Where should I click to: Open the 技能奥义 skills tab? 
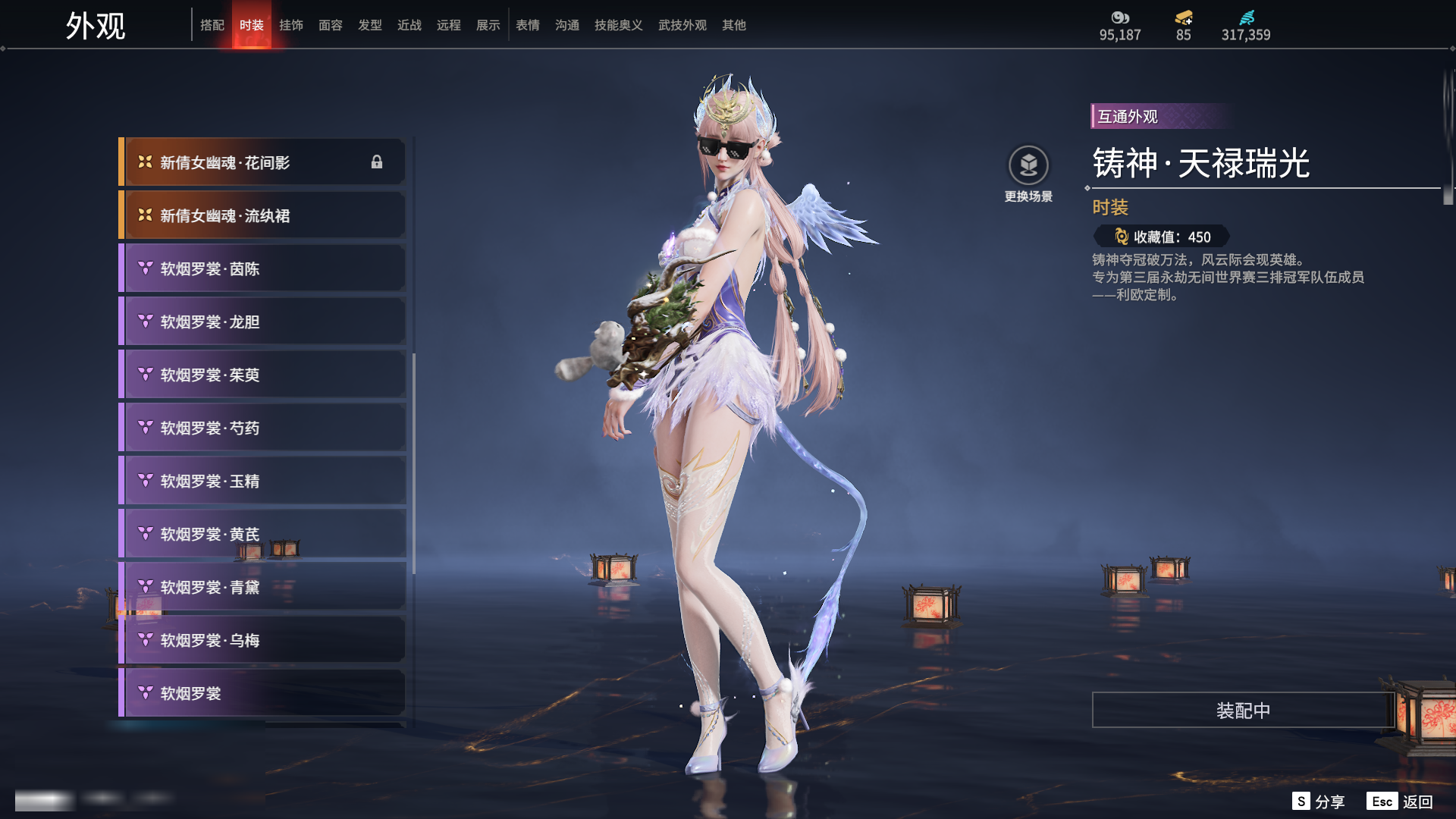coord(619,25)
